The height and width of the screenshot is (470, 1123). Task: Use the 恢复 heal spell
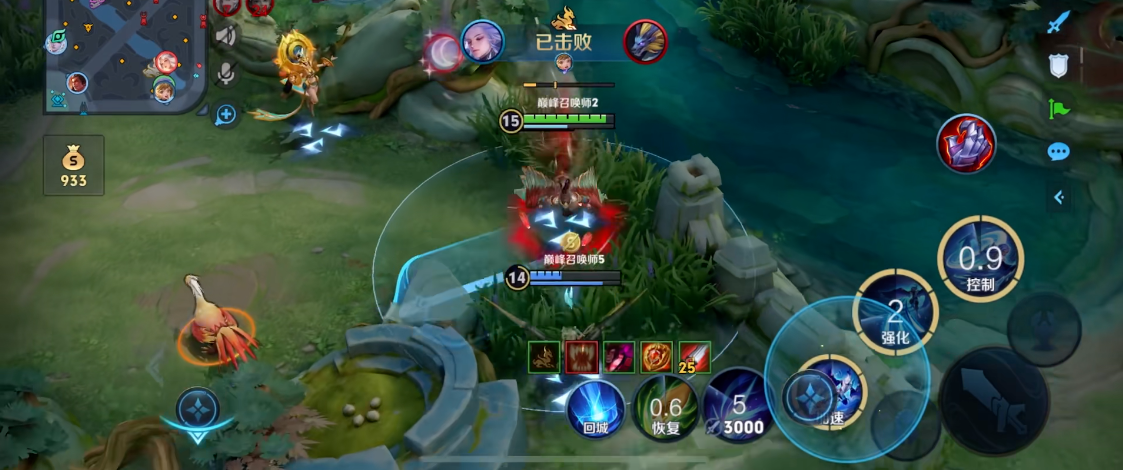(665, 409)
